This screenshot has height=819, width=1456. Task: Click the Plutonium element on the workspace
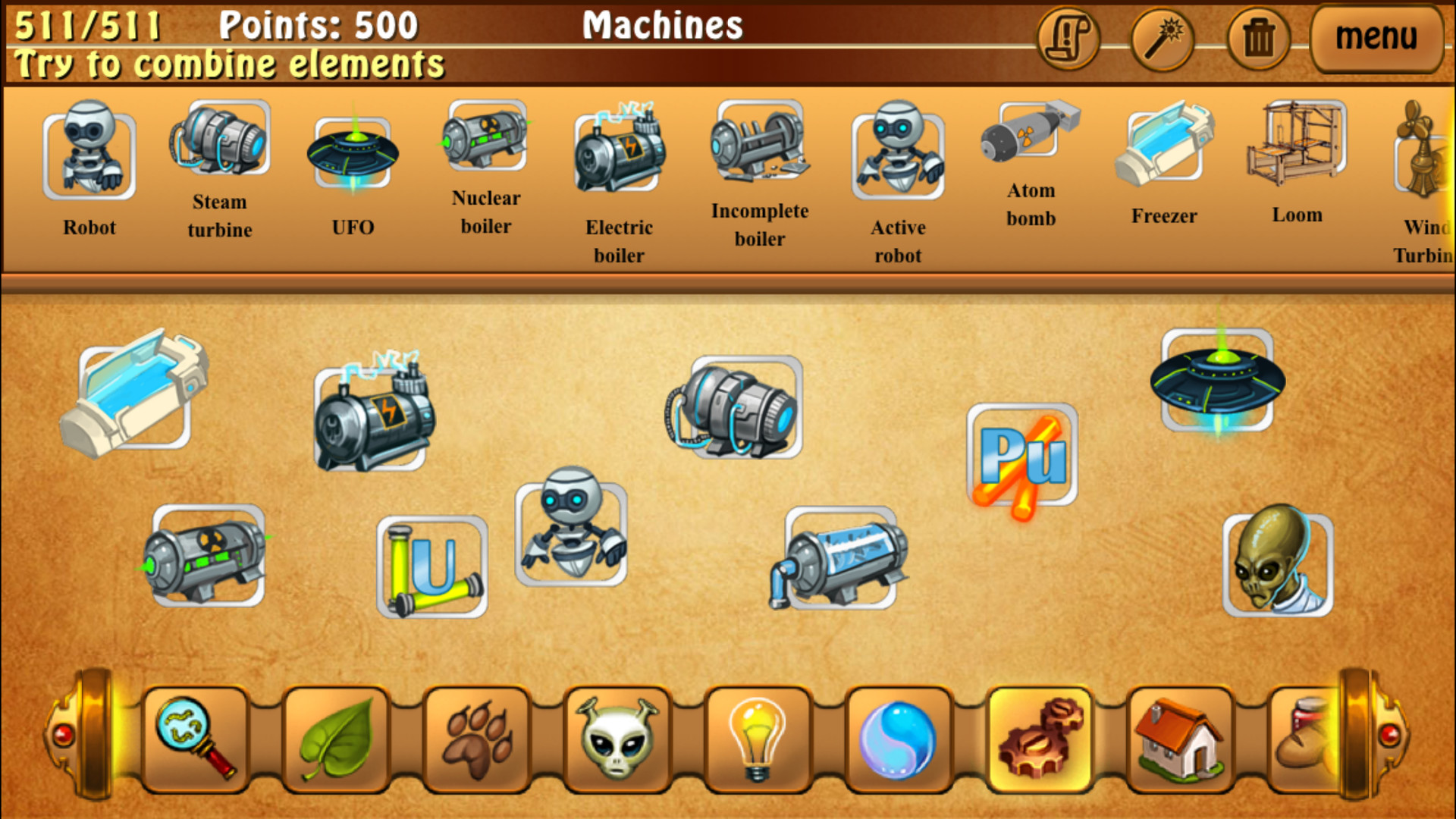click(1024, 455)
